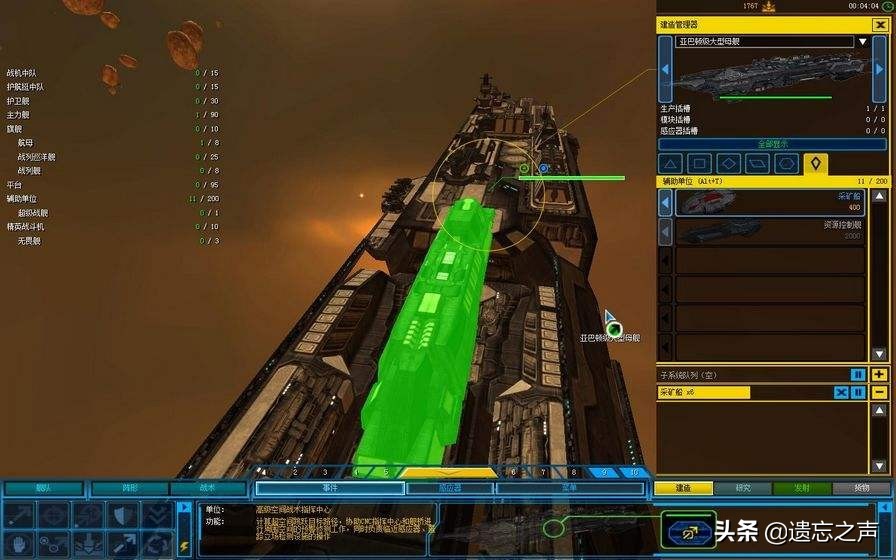Open the 研究 (Research) tab
The height and width of the screenshot is (560, 896).
click(x=743, y=488)
